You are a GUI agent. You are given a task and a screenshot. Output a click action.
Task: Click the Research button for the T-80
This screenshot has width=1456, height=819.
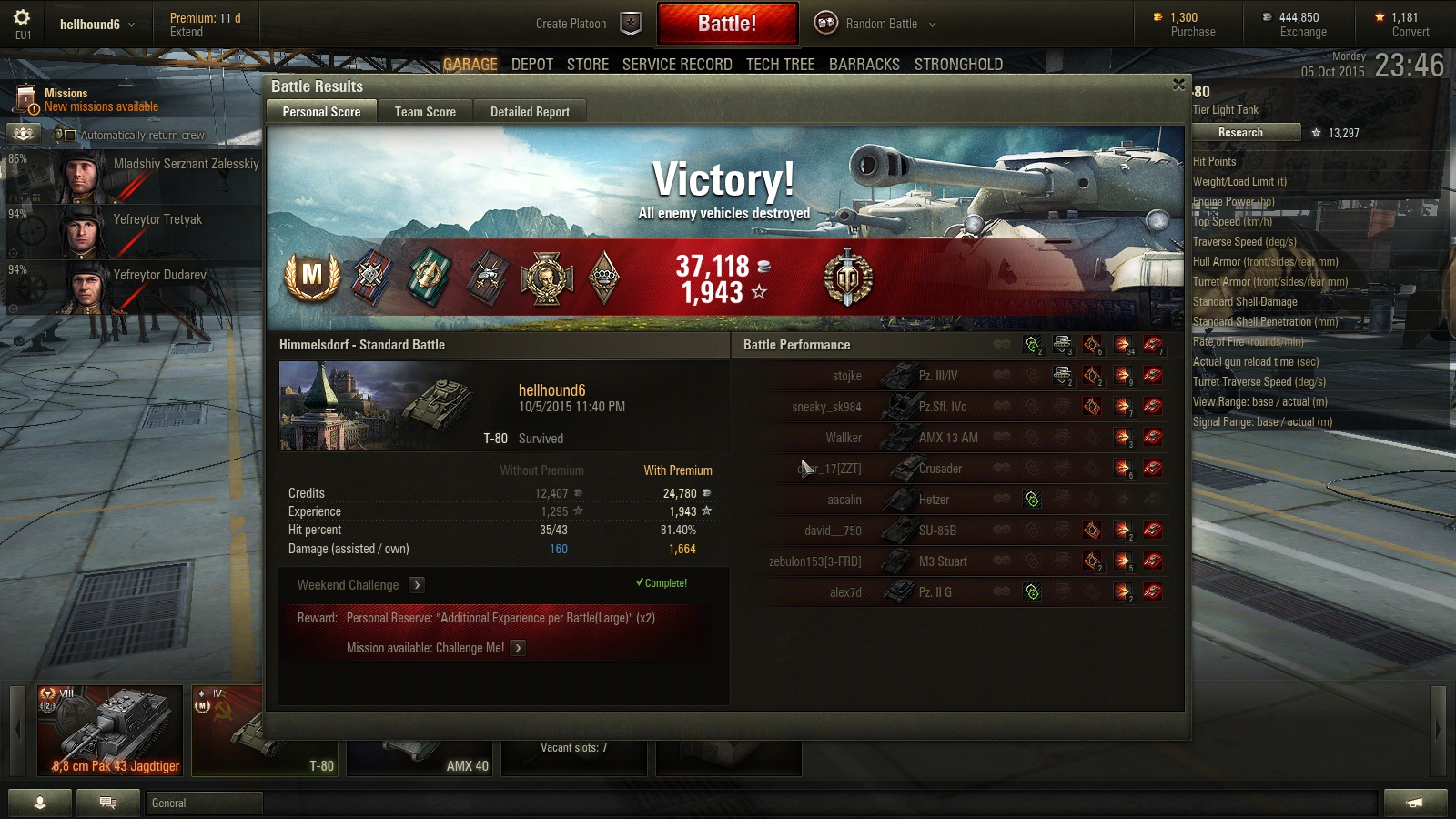tap(1239, 133)
